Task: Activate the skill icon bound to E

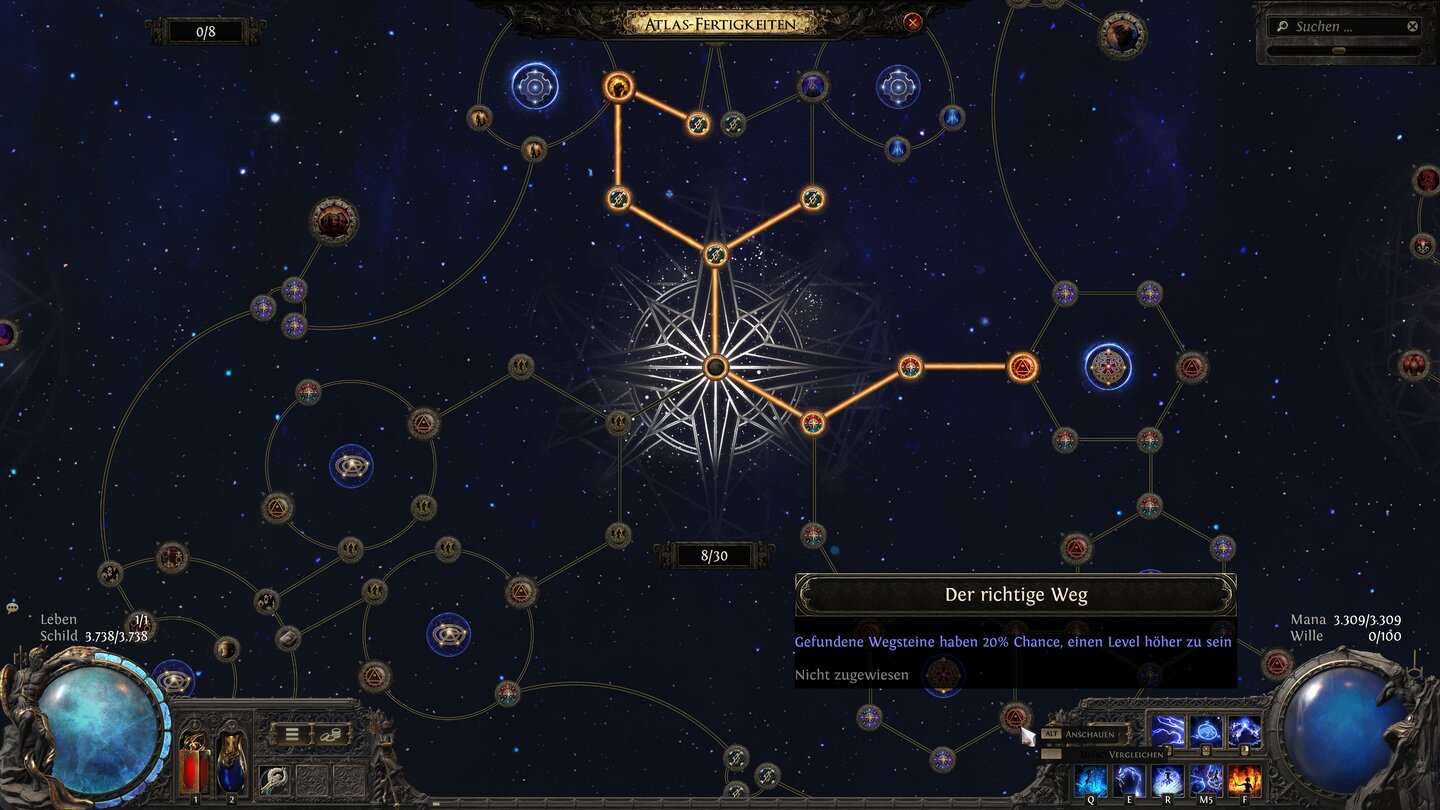Action: tap(1129, 779)
